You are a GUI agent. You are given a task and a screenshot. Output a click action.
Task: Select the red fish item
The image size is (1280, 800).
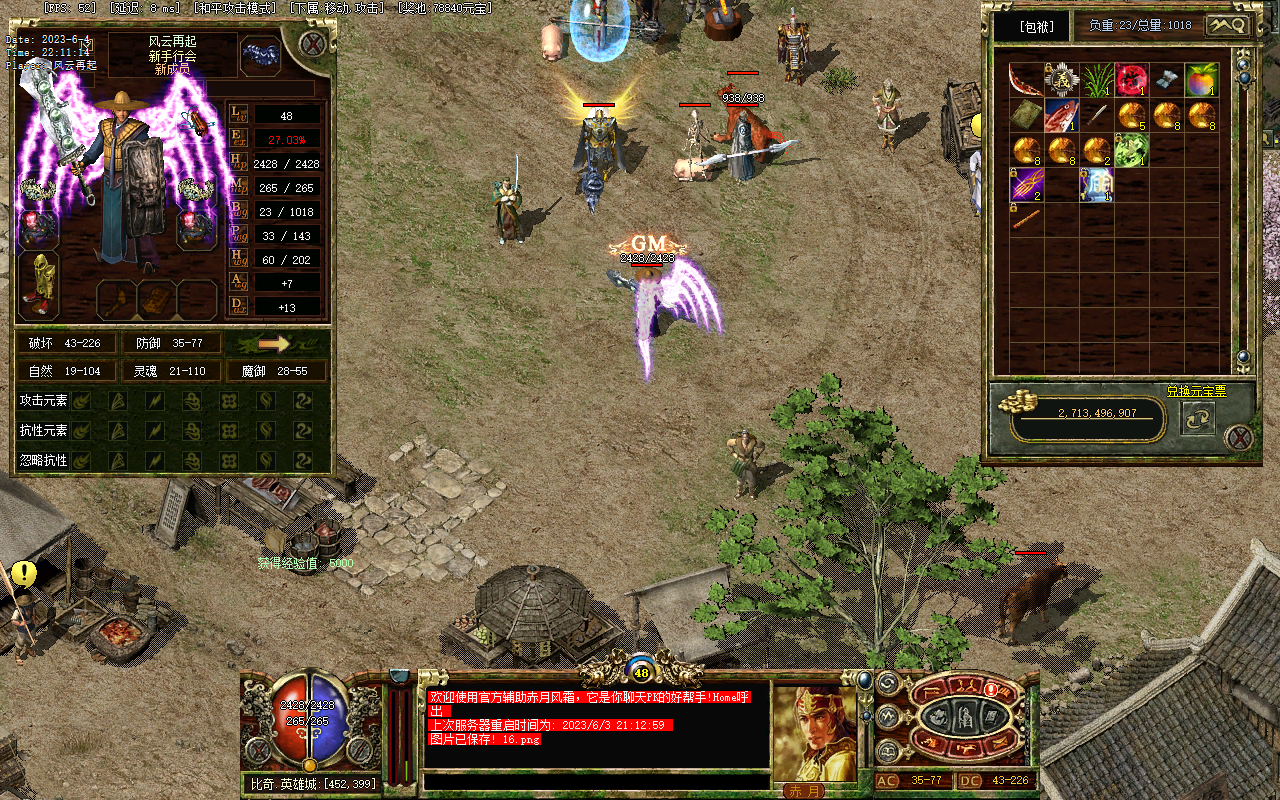point(1061,115)
